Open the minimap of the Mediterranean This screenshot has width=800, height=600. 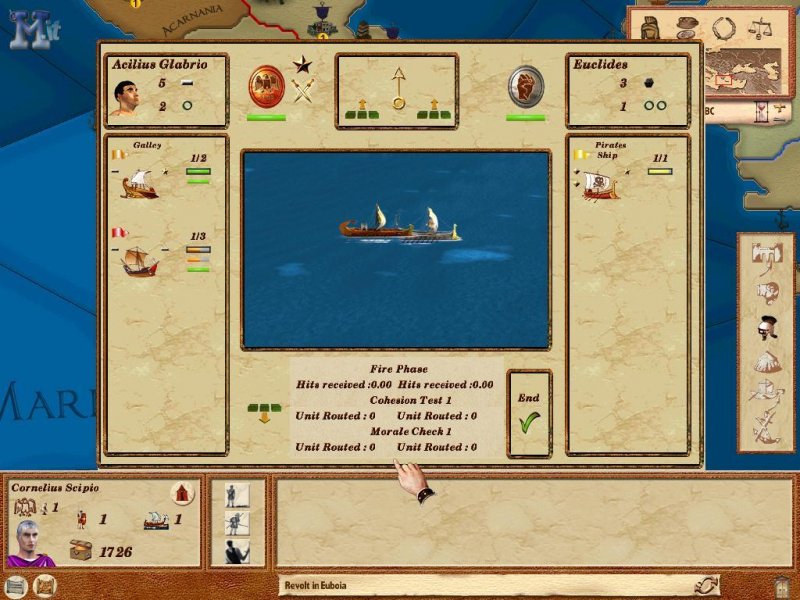[x=739, y=70]
